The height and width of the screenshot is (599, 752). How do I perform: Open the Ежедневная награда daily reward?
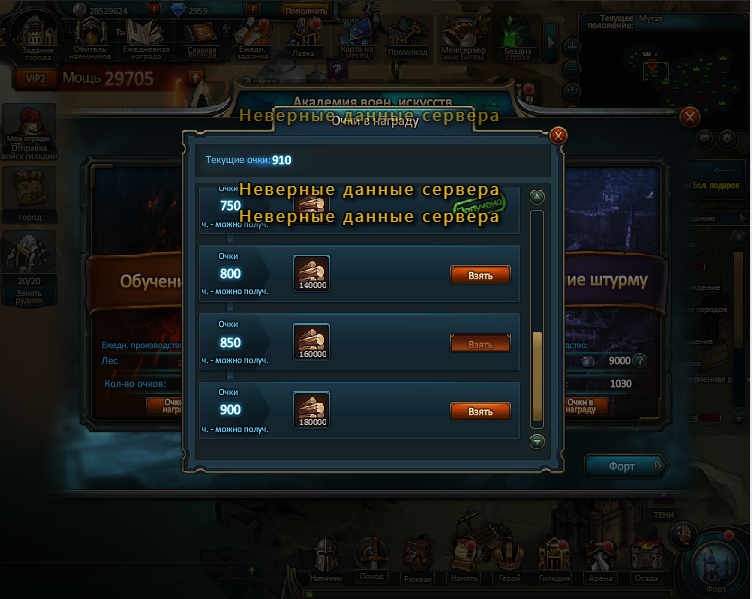(146, 39)
